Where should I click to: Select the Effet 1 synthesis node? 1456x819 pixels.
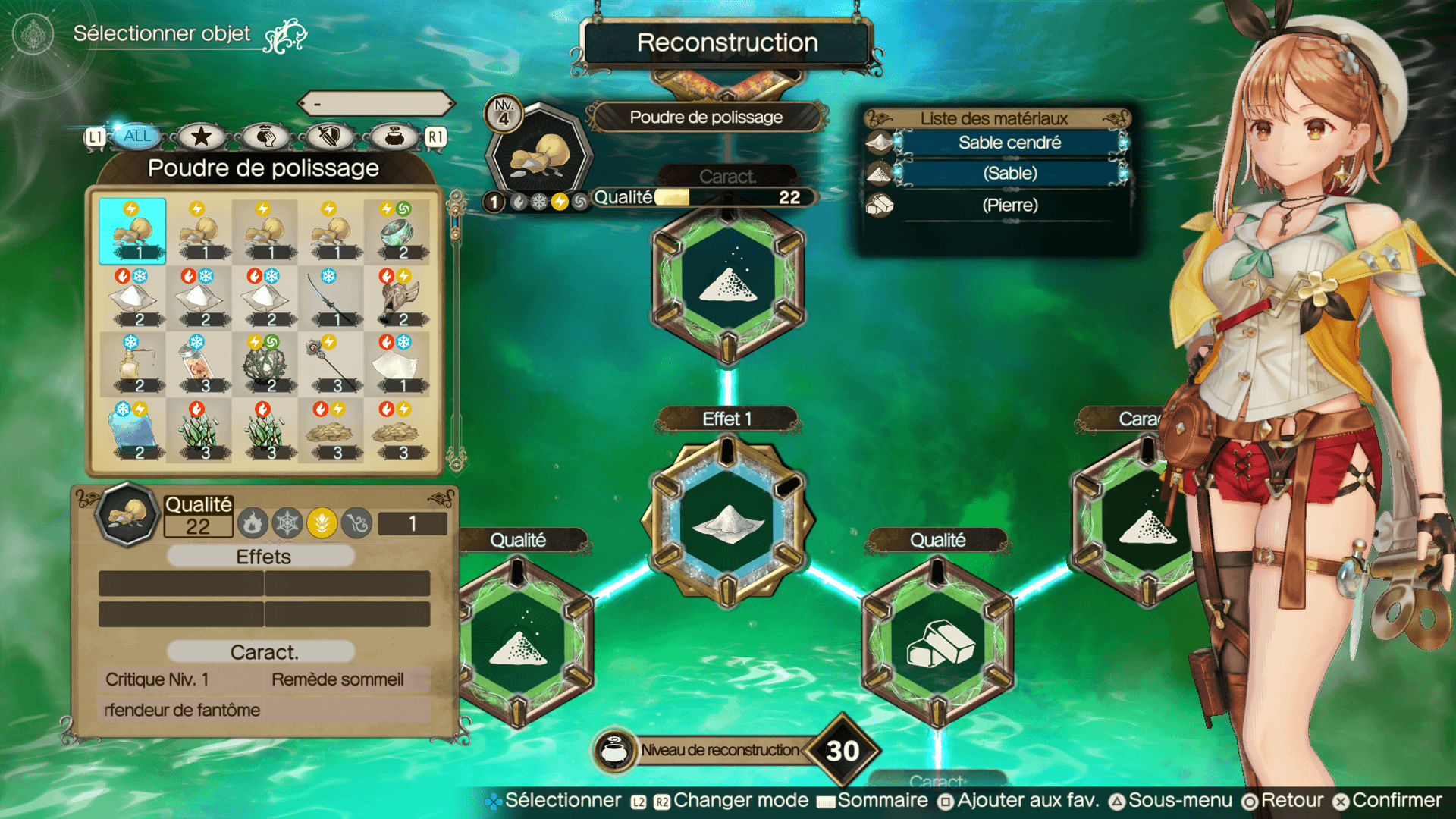click(728, 522)
